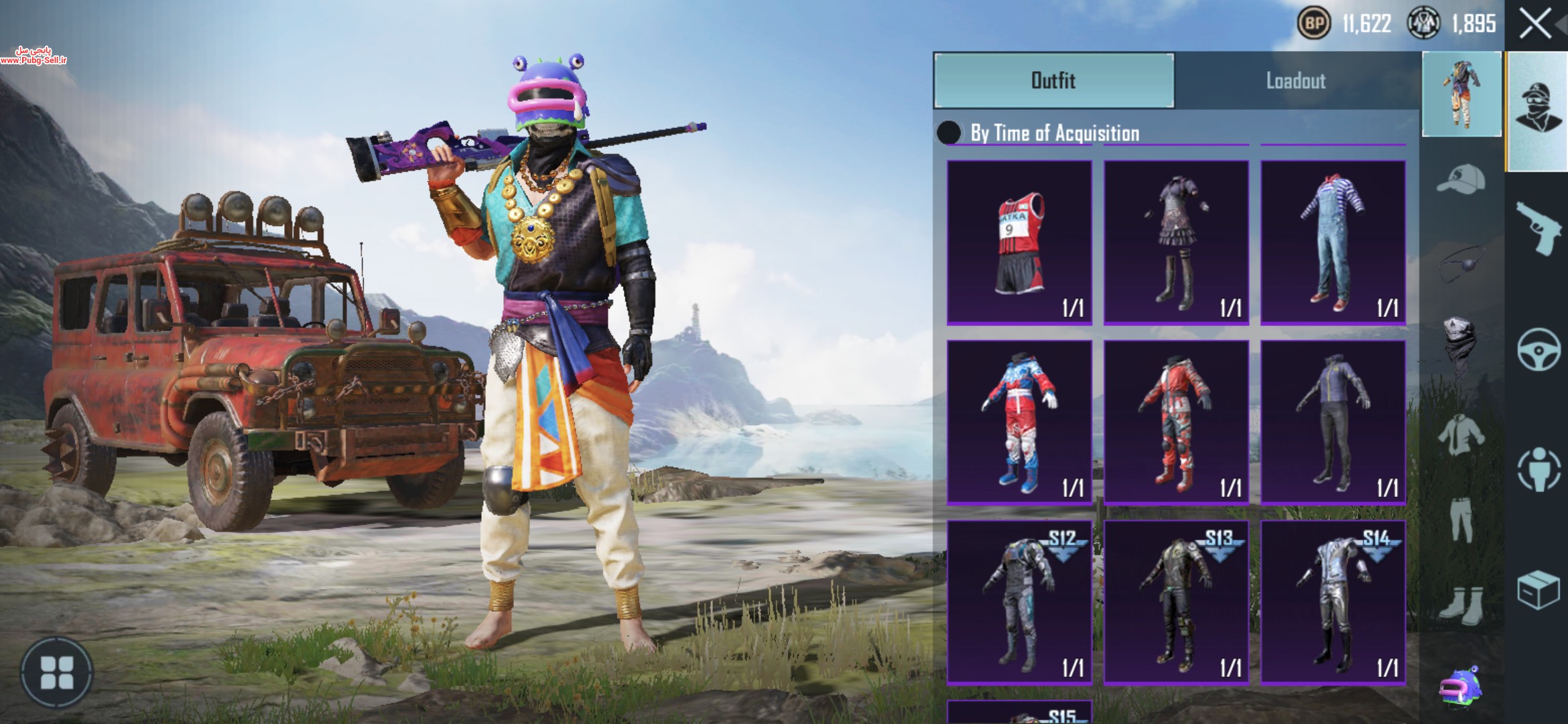Select the red camo jumpsuit outfit
The height and width of the screenshot is (724, 1568).
point(1176,422)
